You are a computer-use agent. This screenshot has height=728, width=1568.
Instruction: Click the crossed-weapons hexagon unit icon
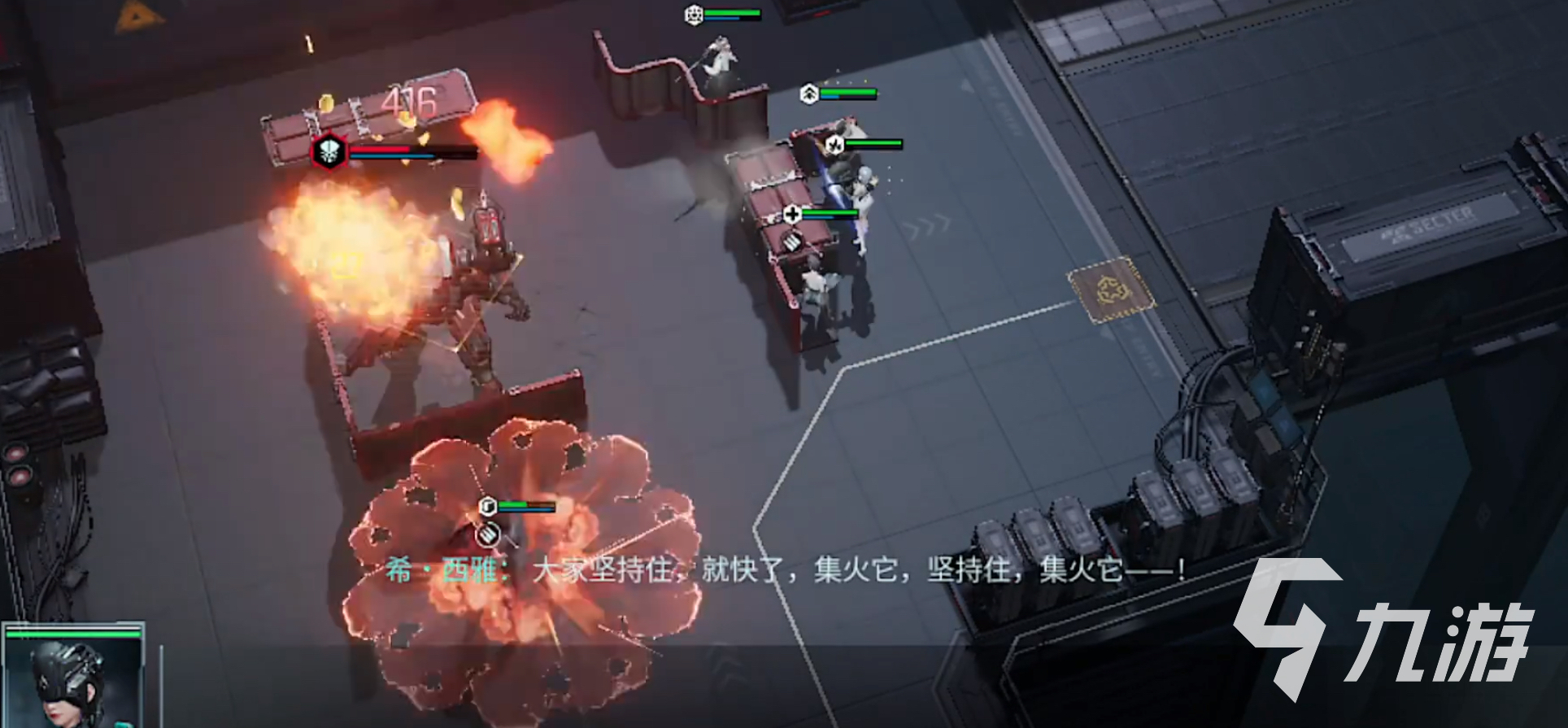[834, 145]
